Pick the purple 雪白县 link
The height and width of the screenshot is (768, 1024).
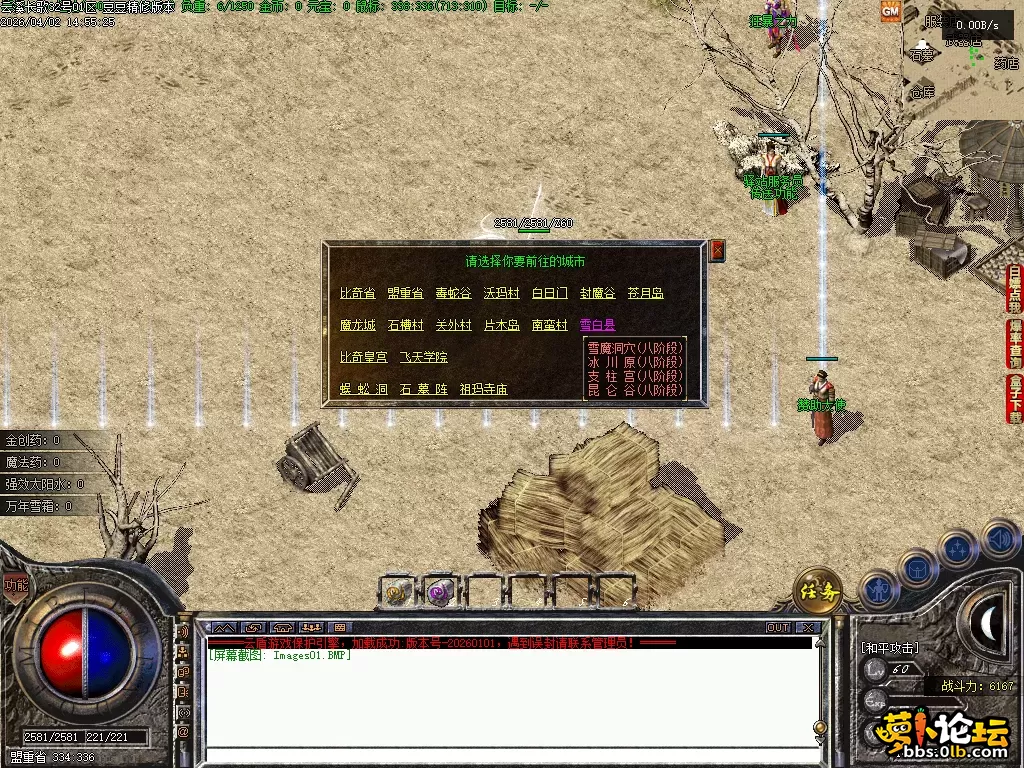coord(598,325)
